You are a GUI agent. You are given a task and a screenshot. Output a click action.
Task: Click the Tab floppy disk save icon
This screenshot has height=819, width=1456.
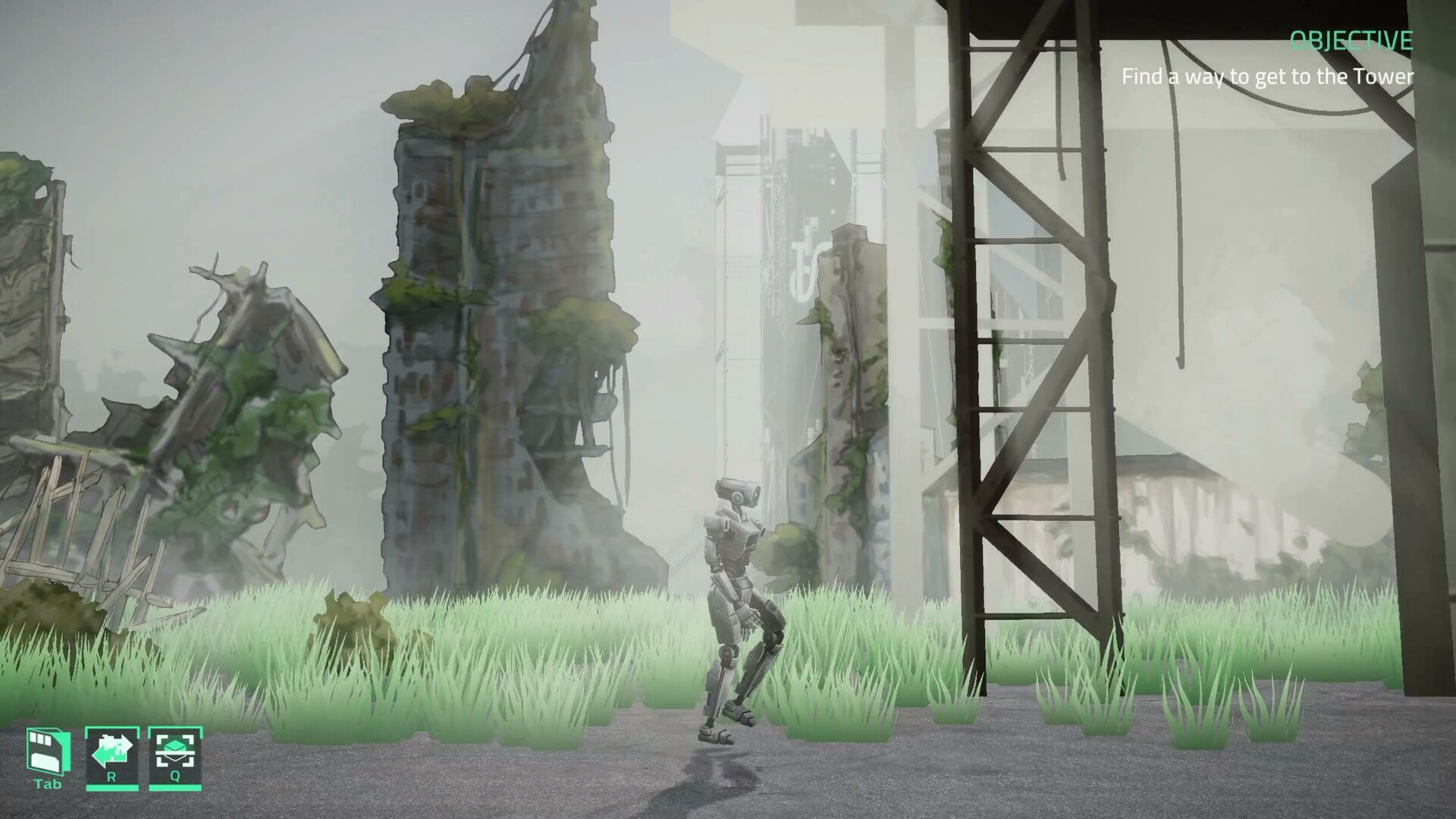45,751
